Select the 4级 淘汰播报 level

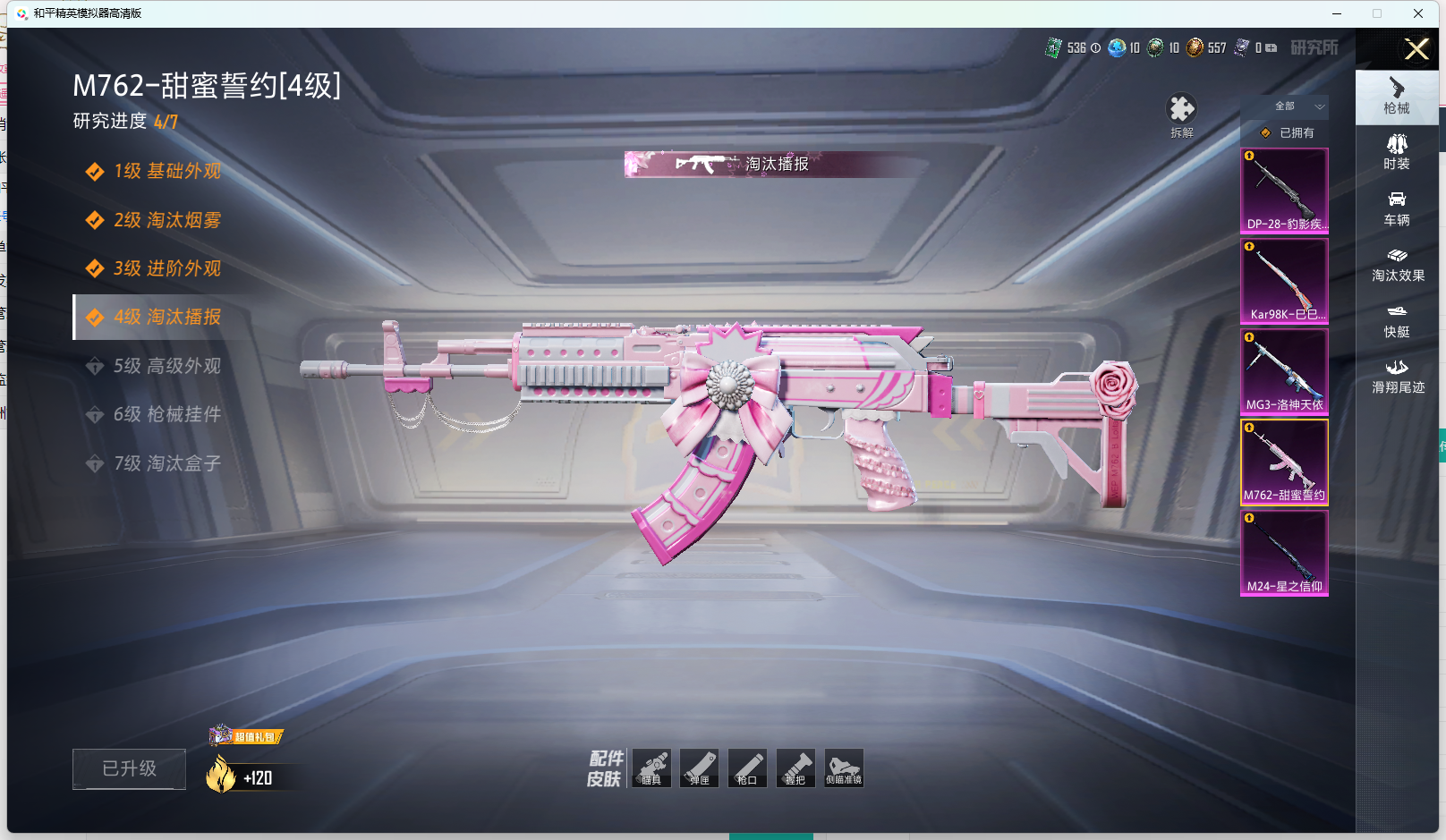[166, 317]
